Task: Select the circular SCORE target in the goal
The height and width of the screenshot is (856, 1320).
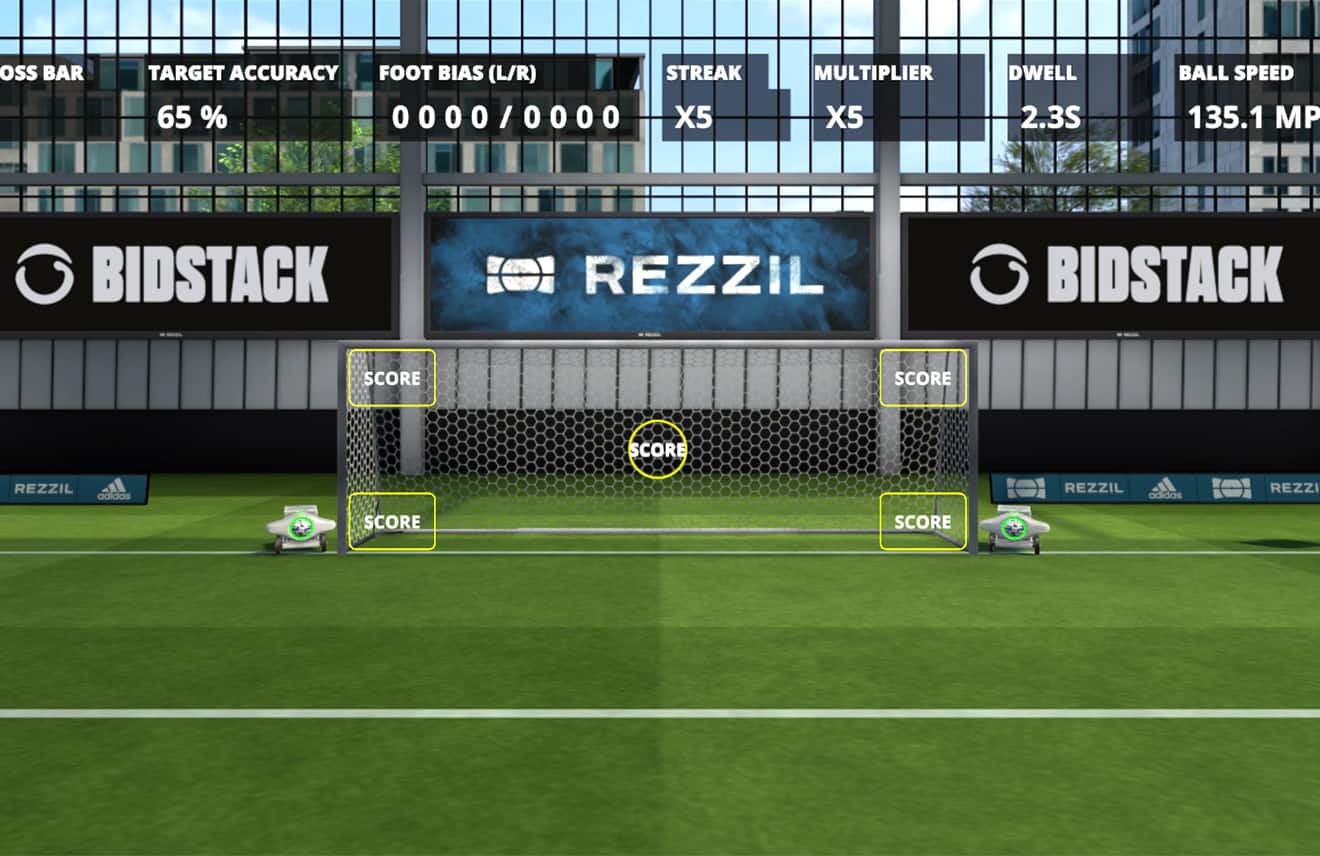Action: [x=657, y=449]
